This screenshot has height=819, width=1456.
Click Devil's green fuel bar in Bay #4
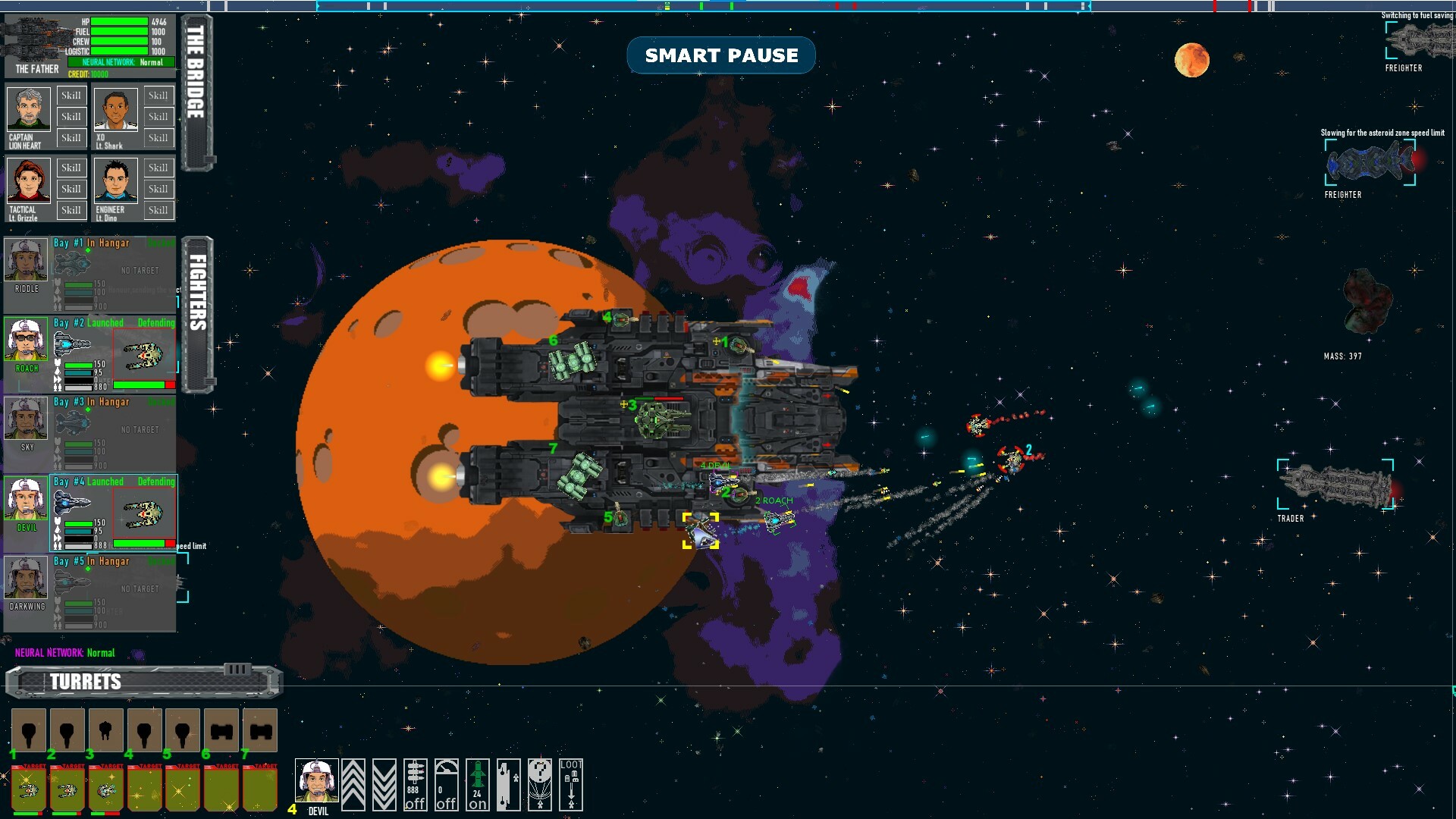coord(78,522)
